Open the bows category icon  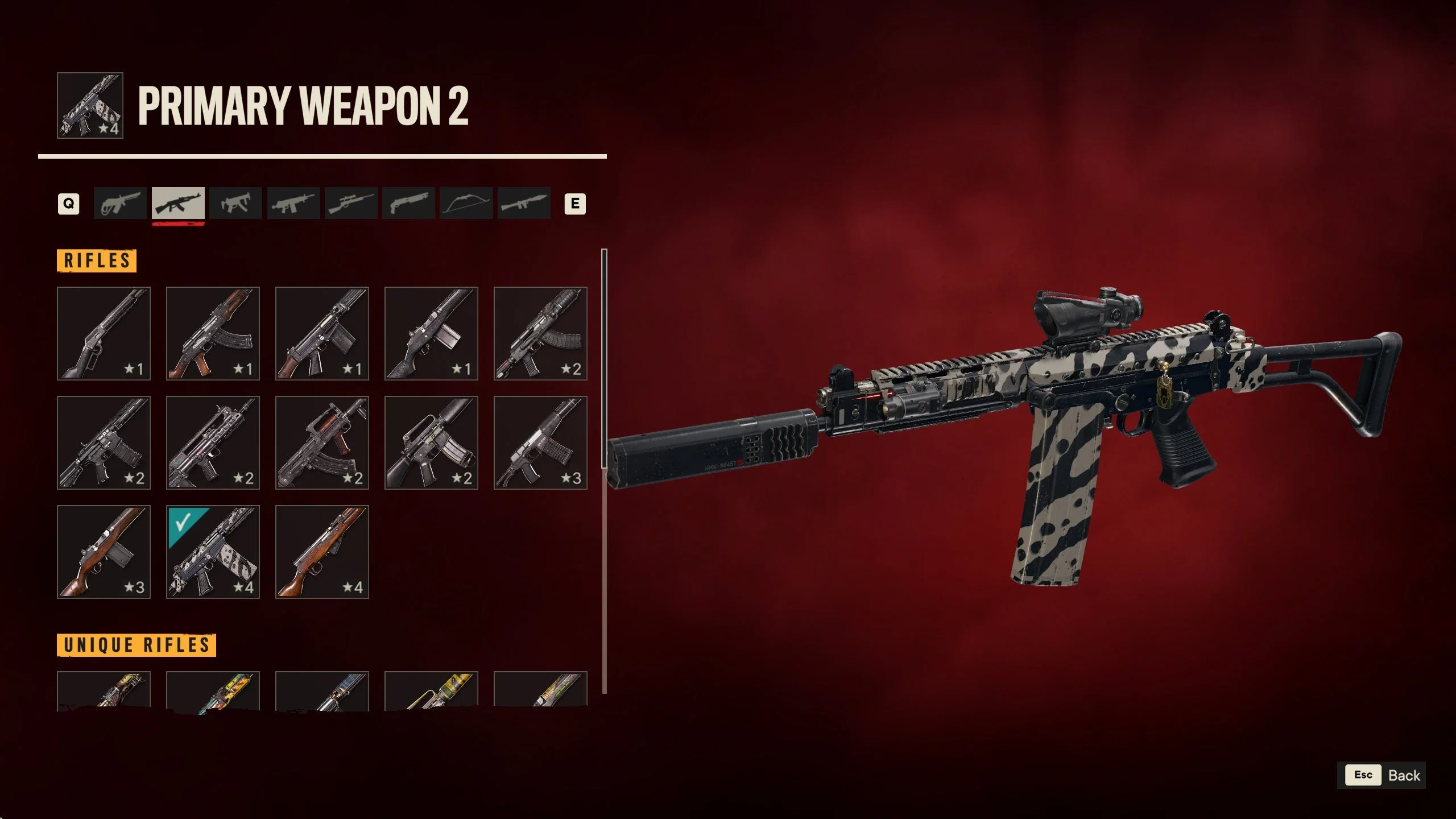pos(466,204)
